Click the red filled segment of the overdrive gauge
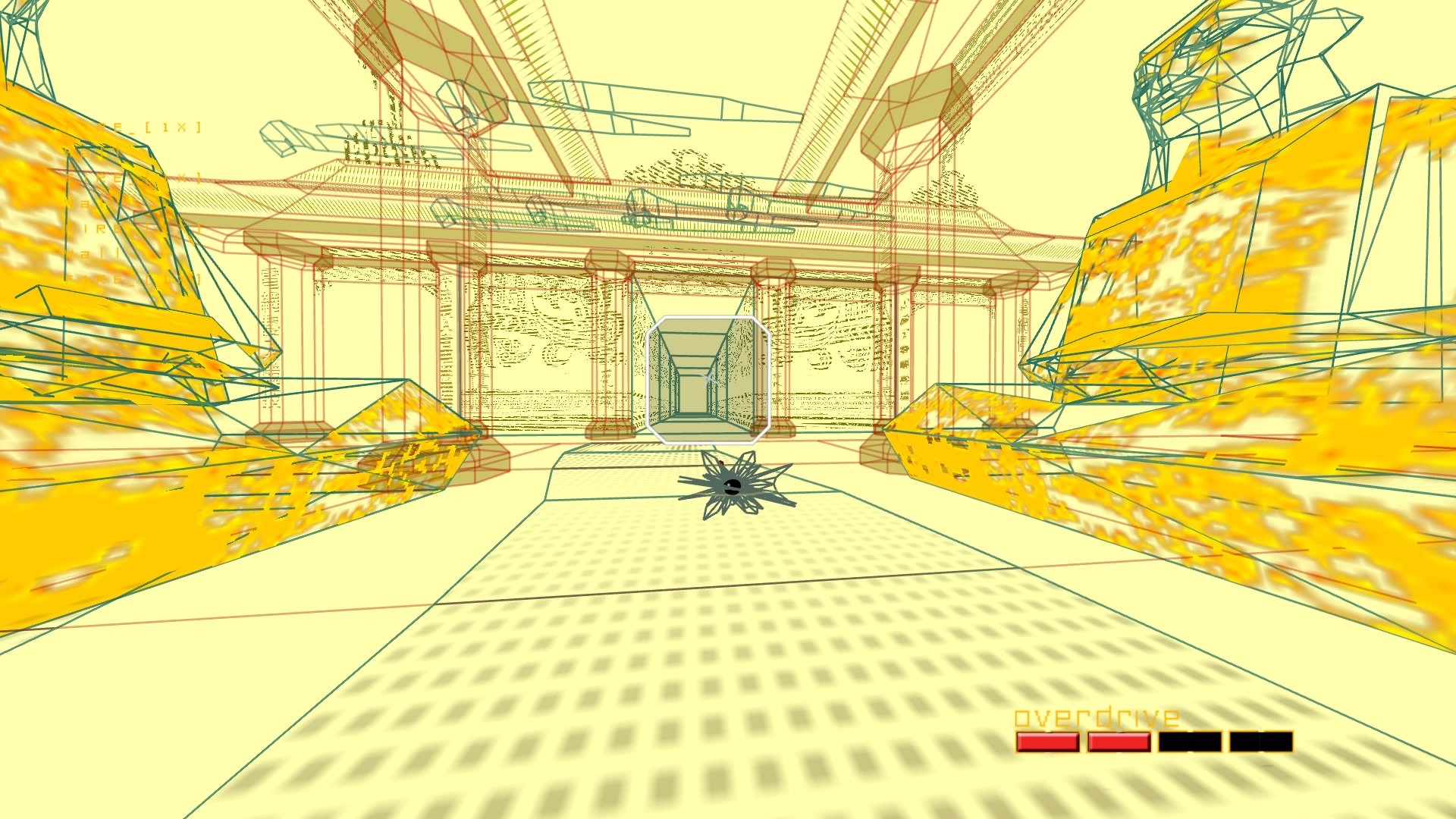This screenshot has height=819, width=1456. click(1048, 742)
